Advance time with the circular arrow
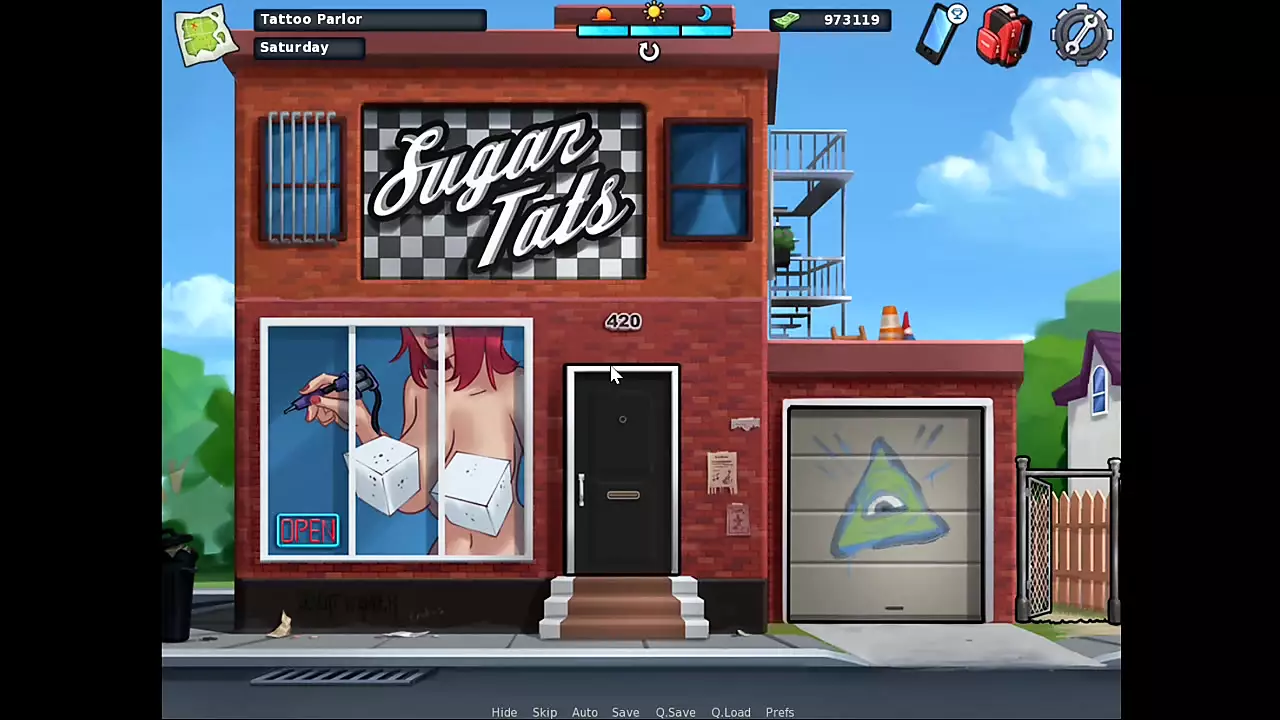The height and width of the screenshot is (720, 1280). click(649, 52)
